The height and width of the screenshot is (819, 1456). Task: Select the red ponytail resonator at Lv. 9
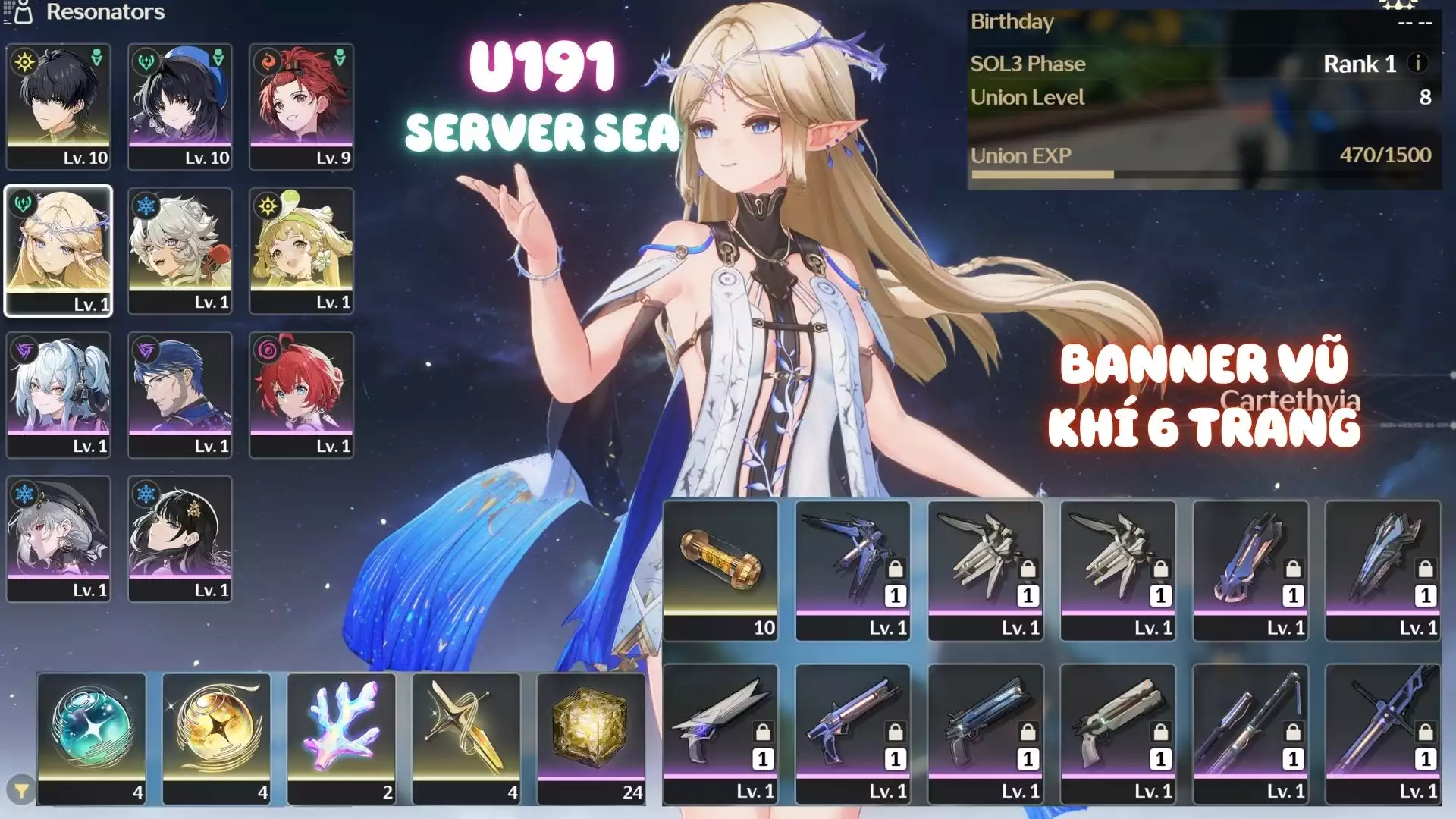pyautogui.click(x=301, y=105)
